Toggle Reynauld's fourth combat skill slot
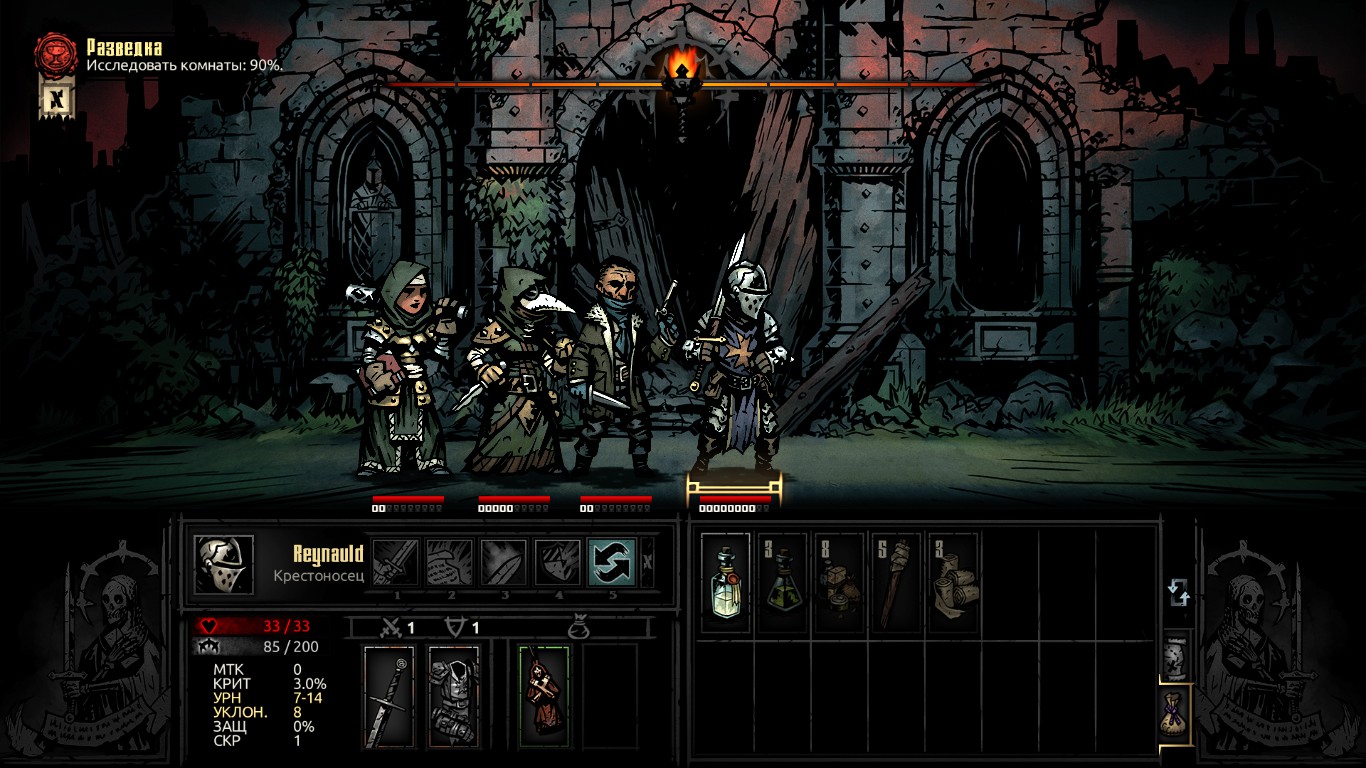1366x768 pixels. (557, 562)
